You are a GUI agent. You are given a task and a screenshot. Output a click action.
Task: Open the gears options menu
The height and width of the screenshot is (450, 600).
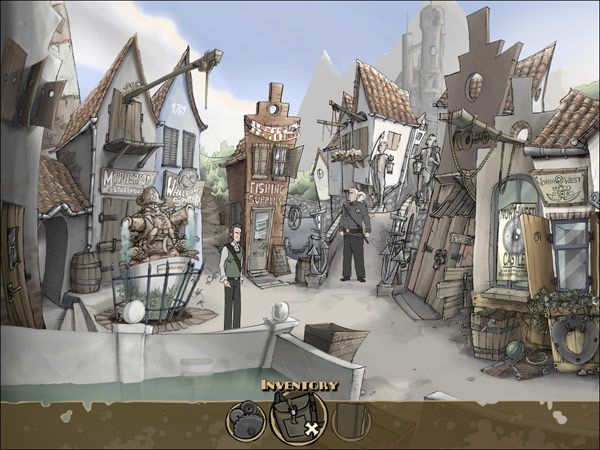pos(245,421)
